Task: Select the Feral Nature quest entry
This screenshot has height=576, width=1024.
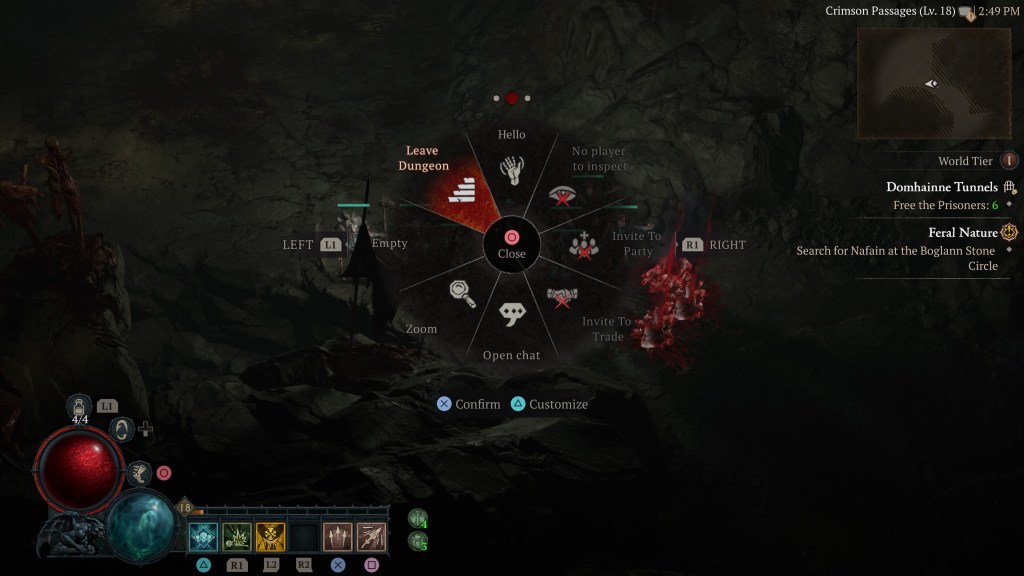Action: pyautogui.click(x=963, y=232)
